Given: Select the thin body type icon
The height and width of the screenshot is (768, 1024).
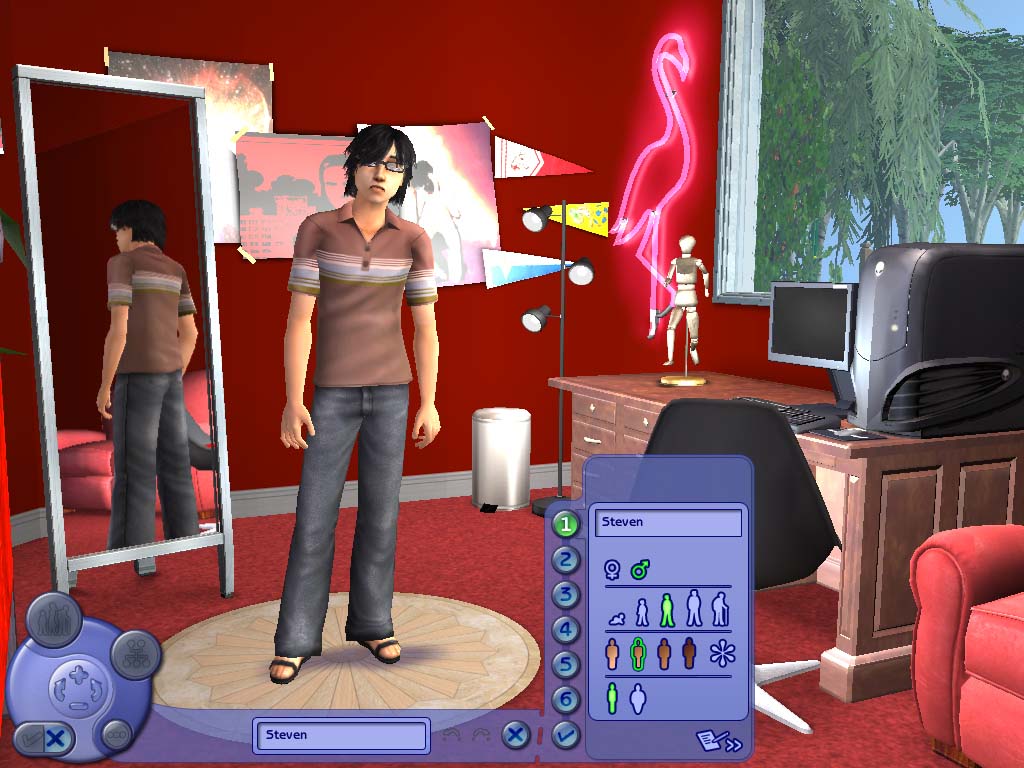Looking at the screenshot, I should click(x=612, y=698).
